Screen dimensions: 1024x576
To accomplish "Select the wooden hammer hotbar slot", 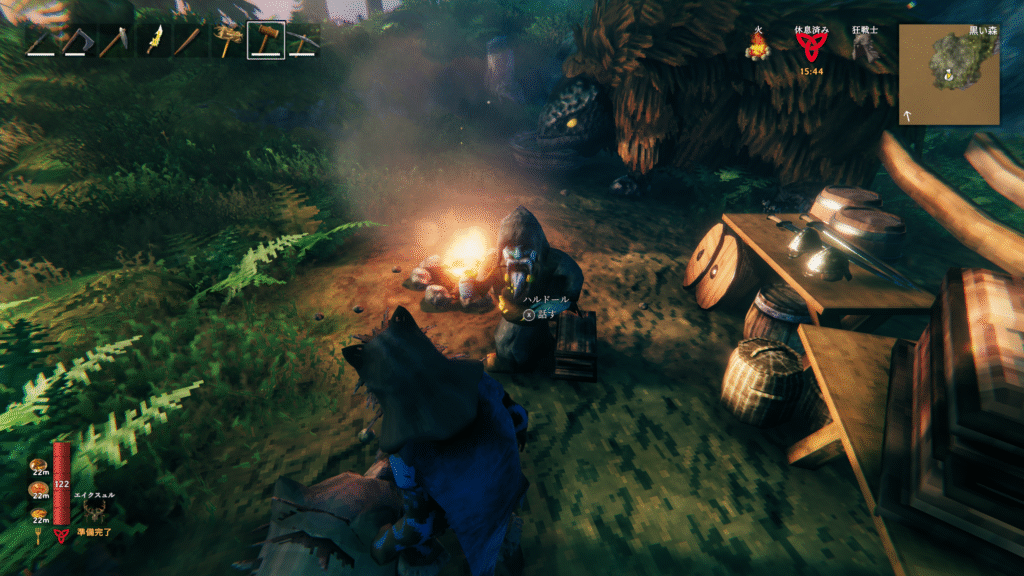I will click(x=266, y=40).
